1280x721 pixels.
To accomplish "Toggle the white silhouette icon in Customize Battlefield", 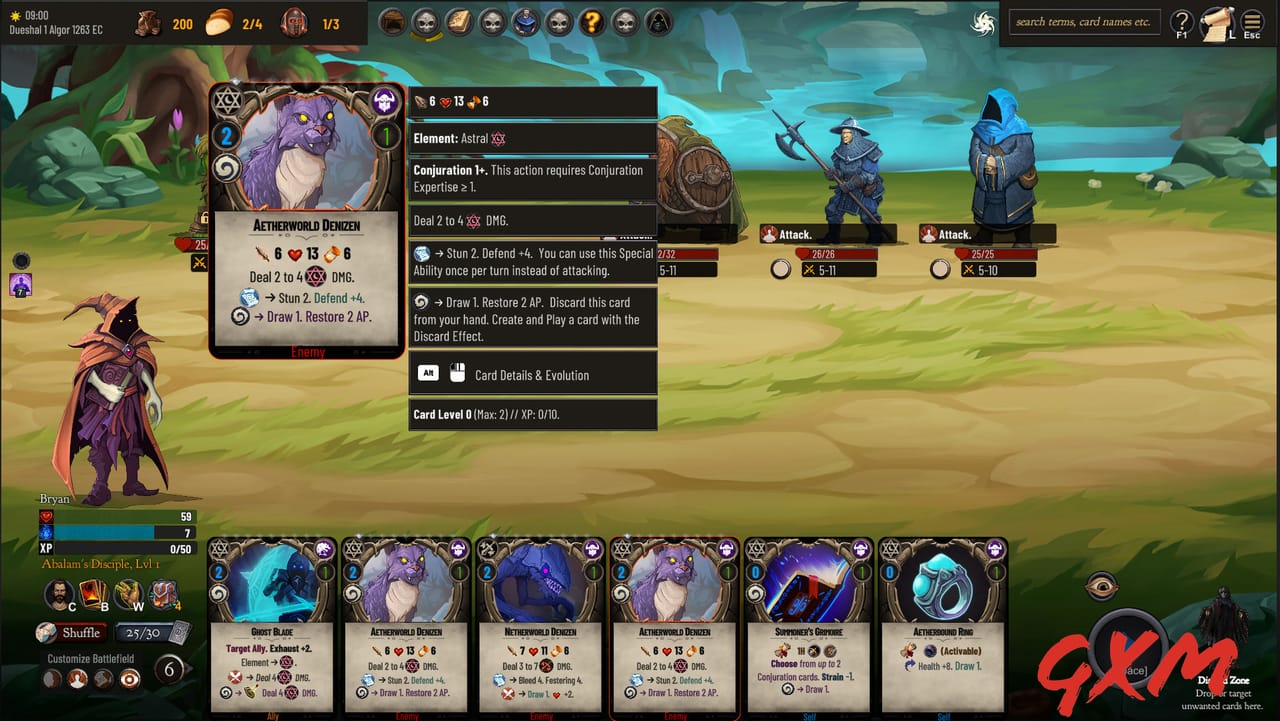I will [78, 678].
